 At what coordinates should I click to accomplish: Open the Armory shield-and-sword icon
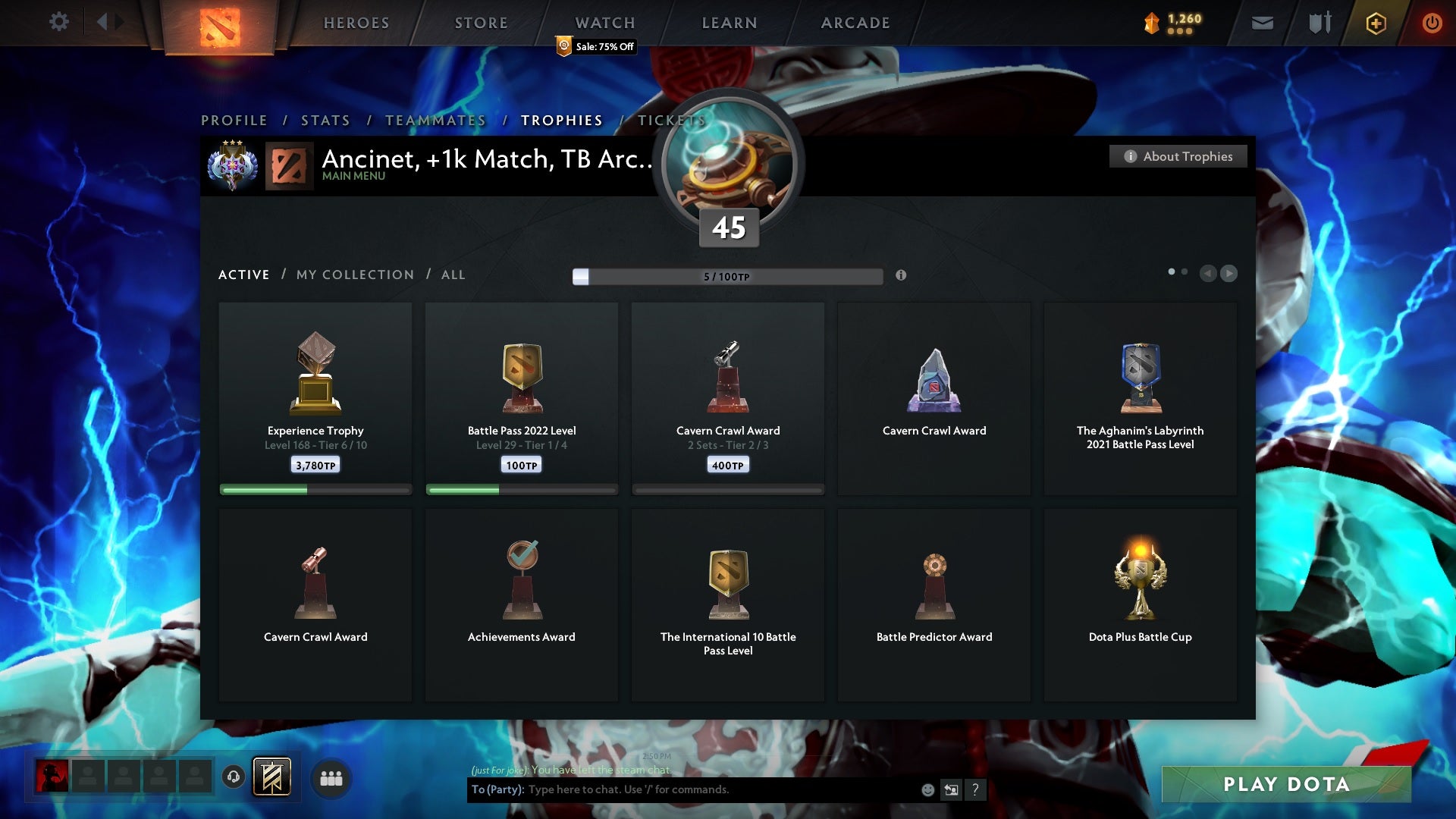pyautogui.click(x=1319, y=23)
